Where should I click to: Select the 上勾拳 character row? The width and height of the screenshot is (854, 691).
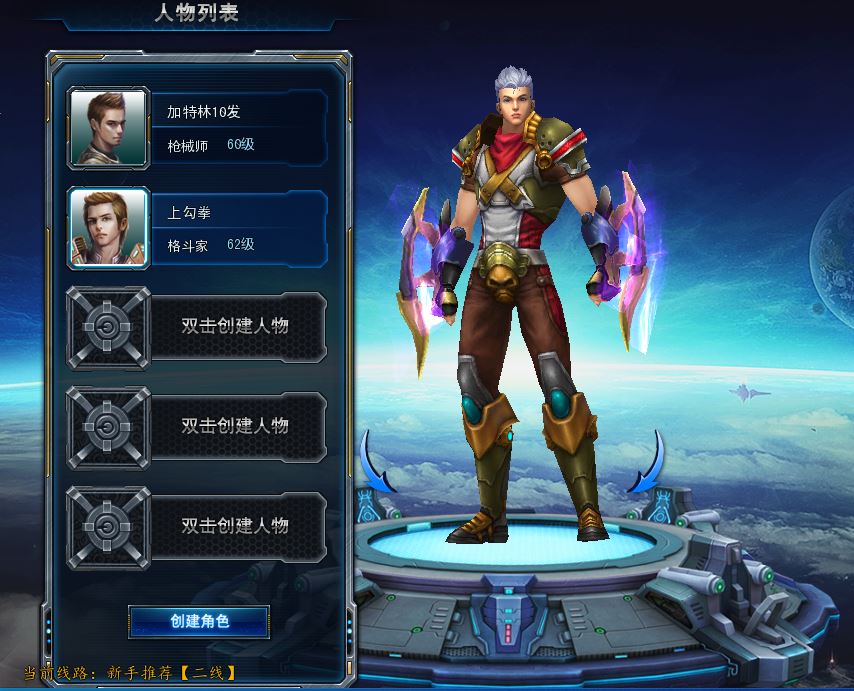238,228
